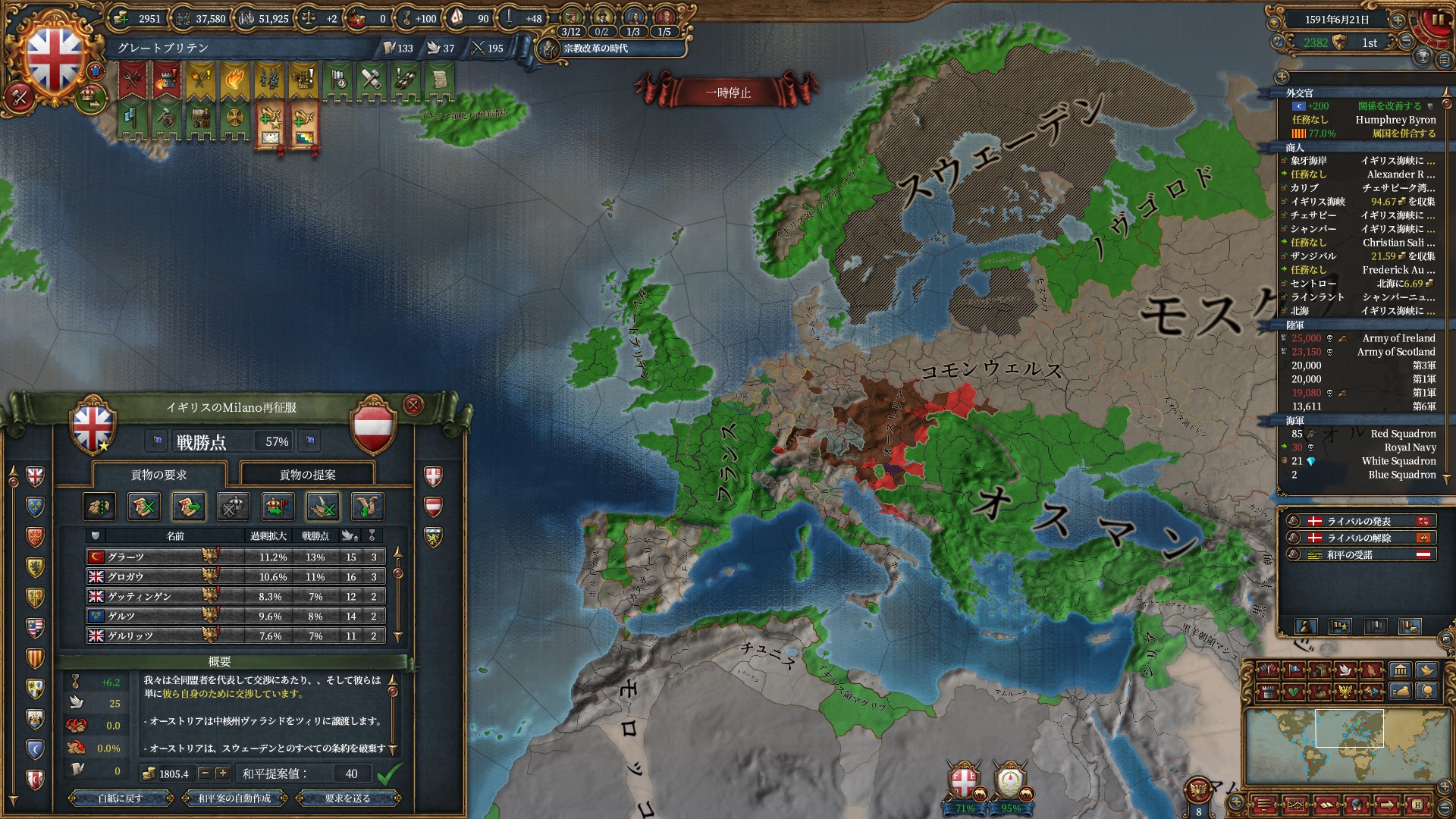Click the 要求を送る send demands button
1456x819 pixels.
348,798
